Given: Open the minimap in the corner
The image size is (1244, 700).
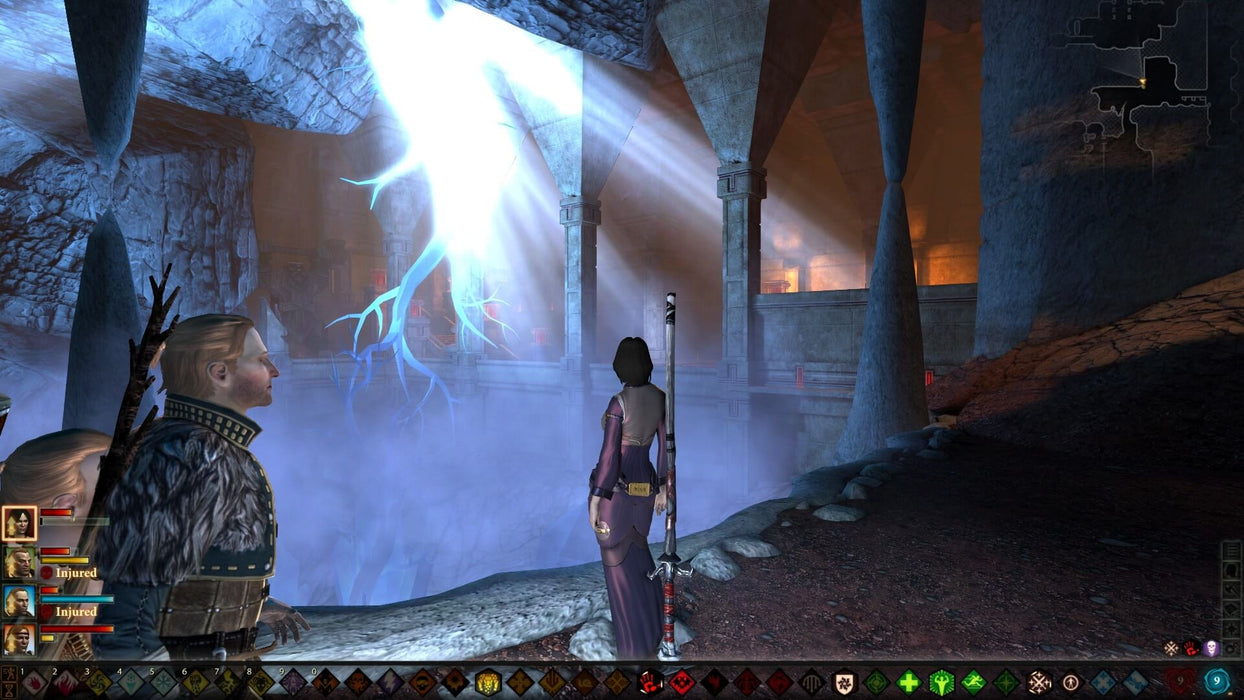Looking at the screenshot, I should (x=1139, y=78).
